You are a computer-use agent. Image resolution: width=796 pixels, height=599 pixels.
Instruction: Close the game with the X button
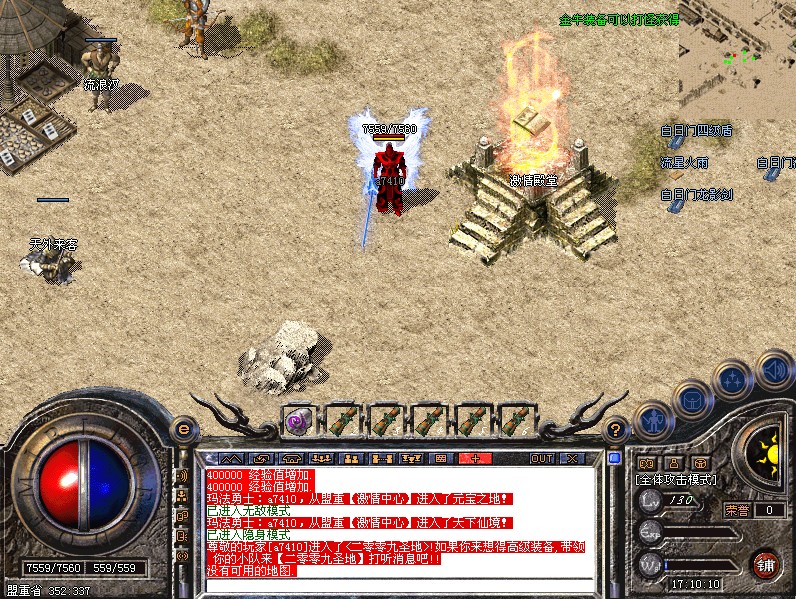571,458
